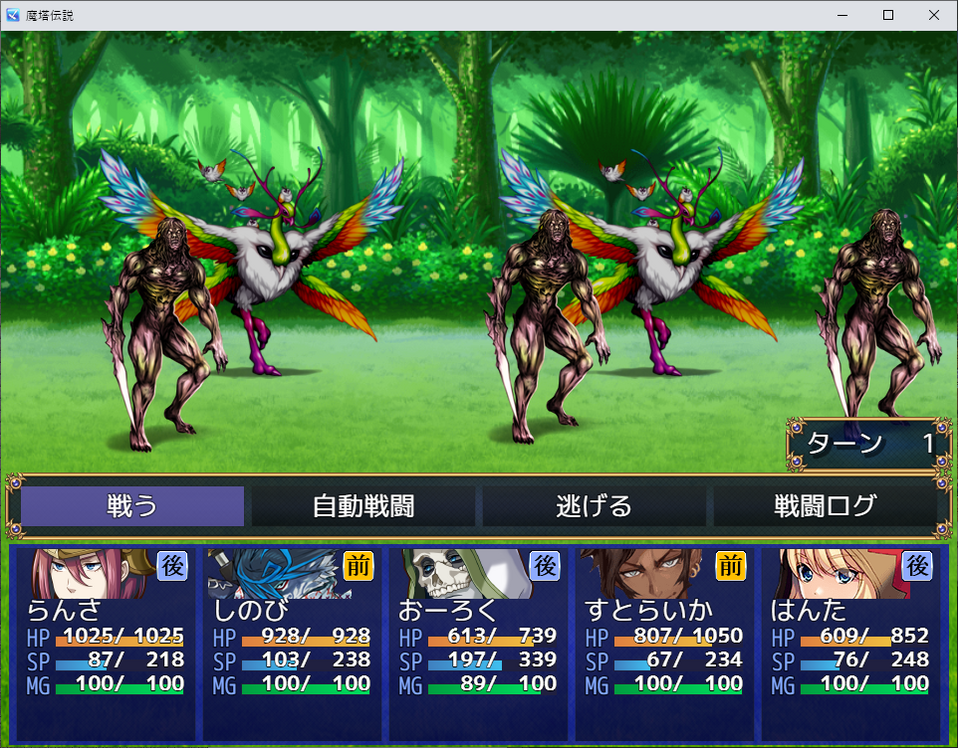Viewport: 960px width, 750px height.
Task: Select 逃げる to escape battle
Action: click(x=594, y=506)
